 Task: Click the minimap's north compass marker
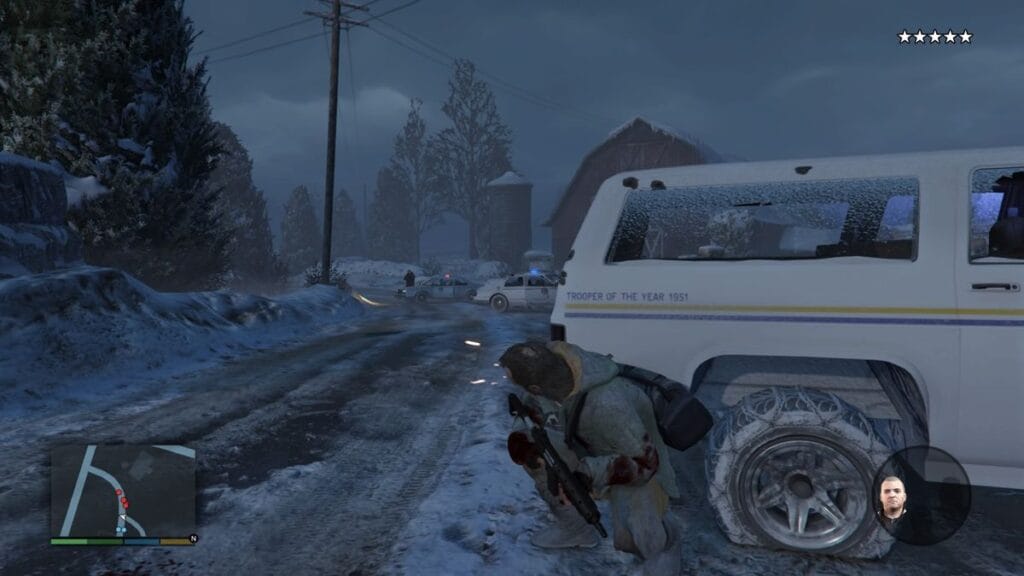coord(193,541)
